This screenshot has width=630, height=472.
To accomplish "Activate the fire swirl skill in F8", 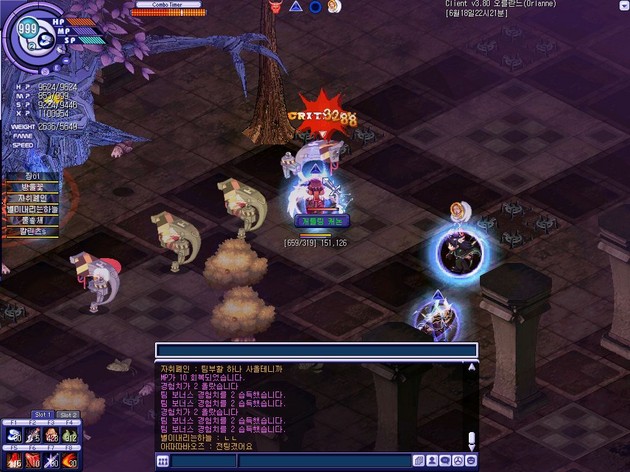I will pyautogui.click(x=70, y=459).
